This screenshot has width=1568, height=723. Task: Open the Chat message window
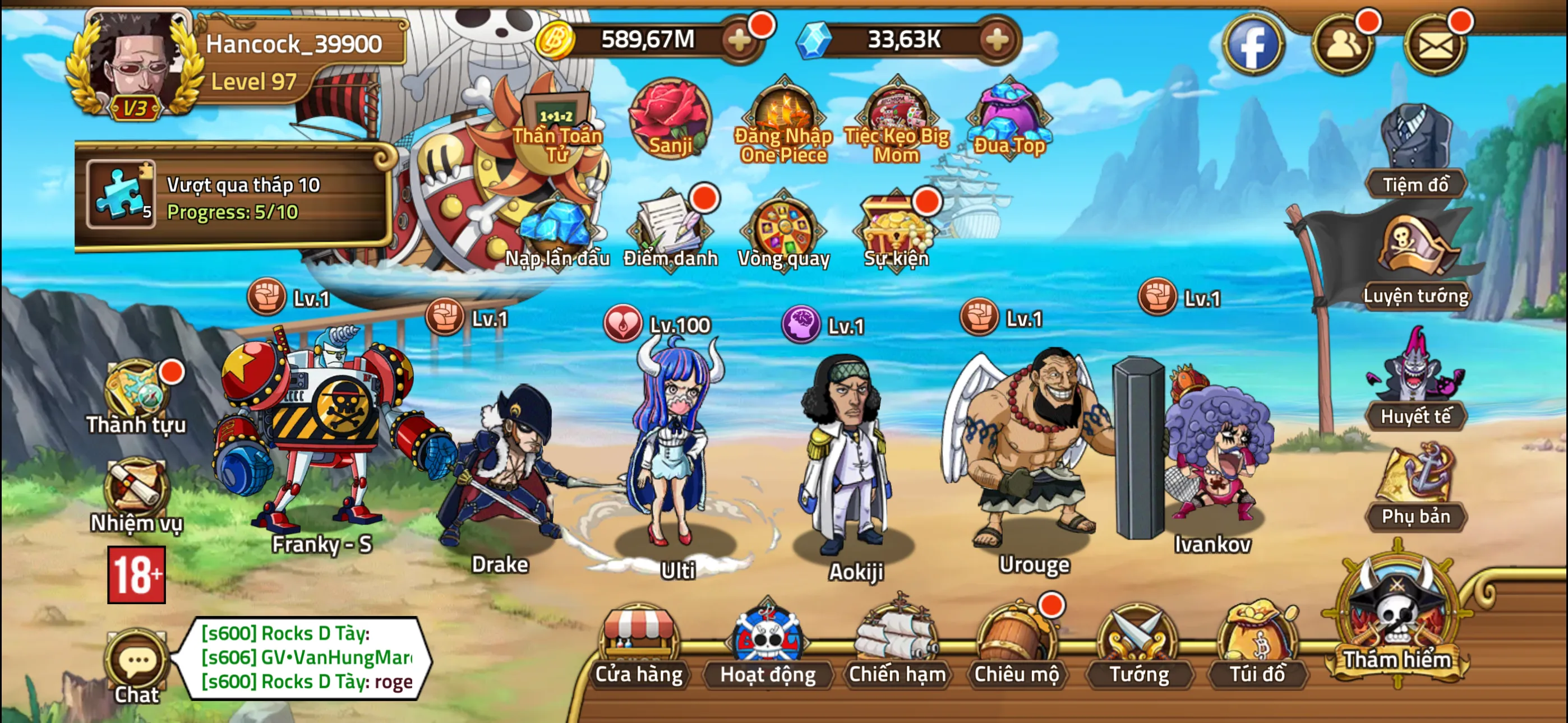137,664
